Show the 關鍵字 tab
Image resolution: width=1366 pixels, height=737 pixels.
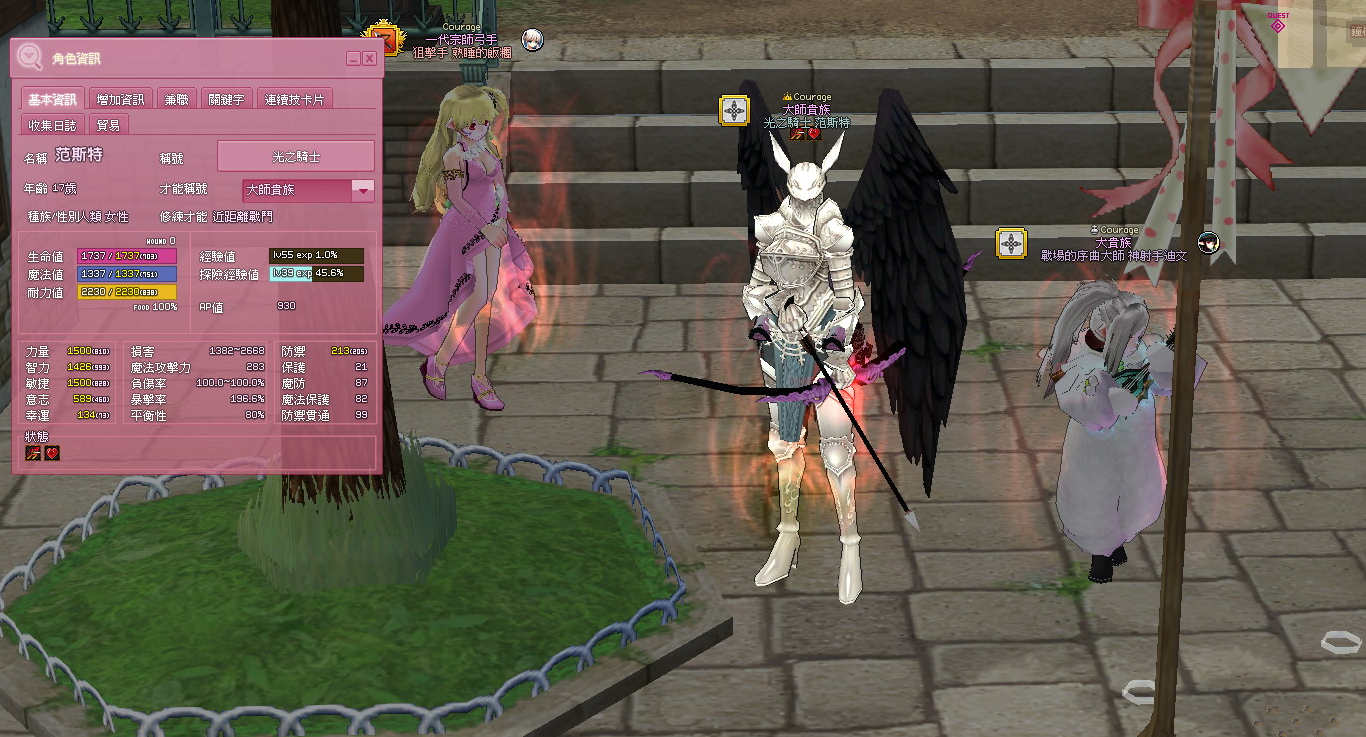point(226,99)
